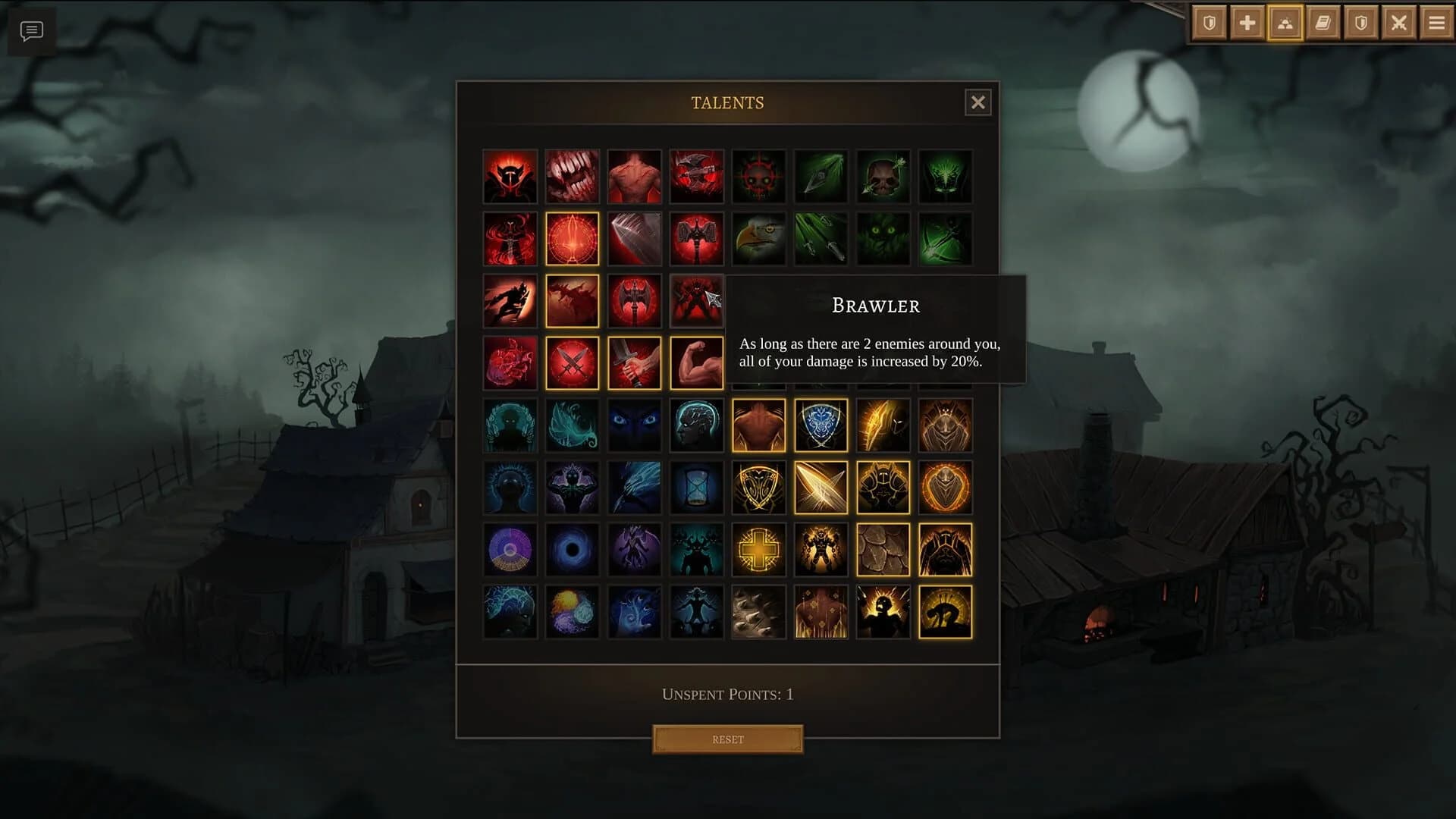Image resolution: width=1456 pixels, height=819 pixels.
Task: Select the double-bladed axe talent
Action: 634,300
